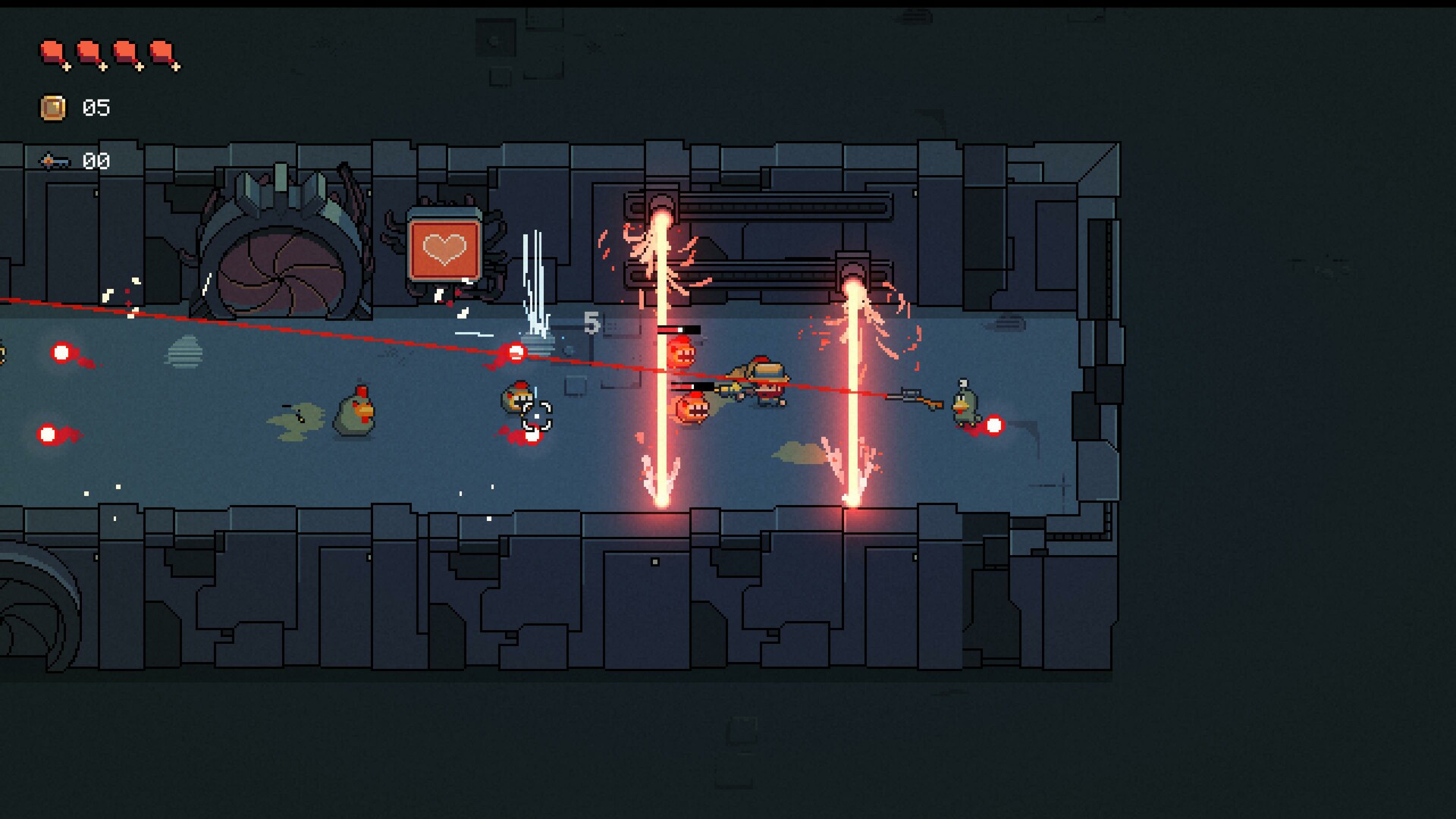
Task: Click the red projectile orb on the left wall
Action: (60, 353)
